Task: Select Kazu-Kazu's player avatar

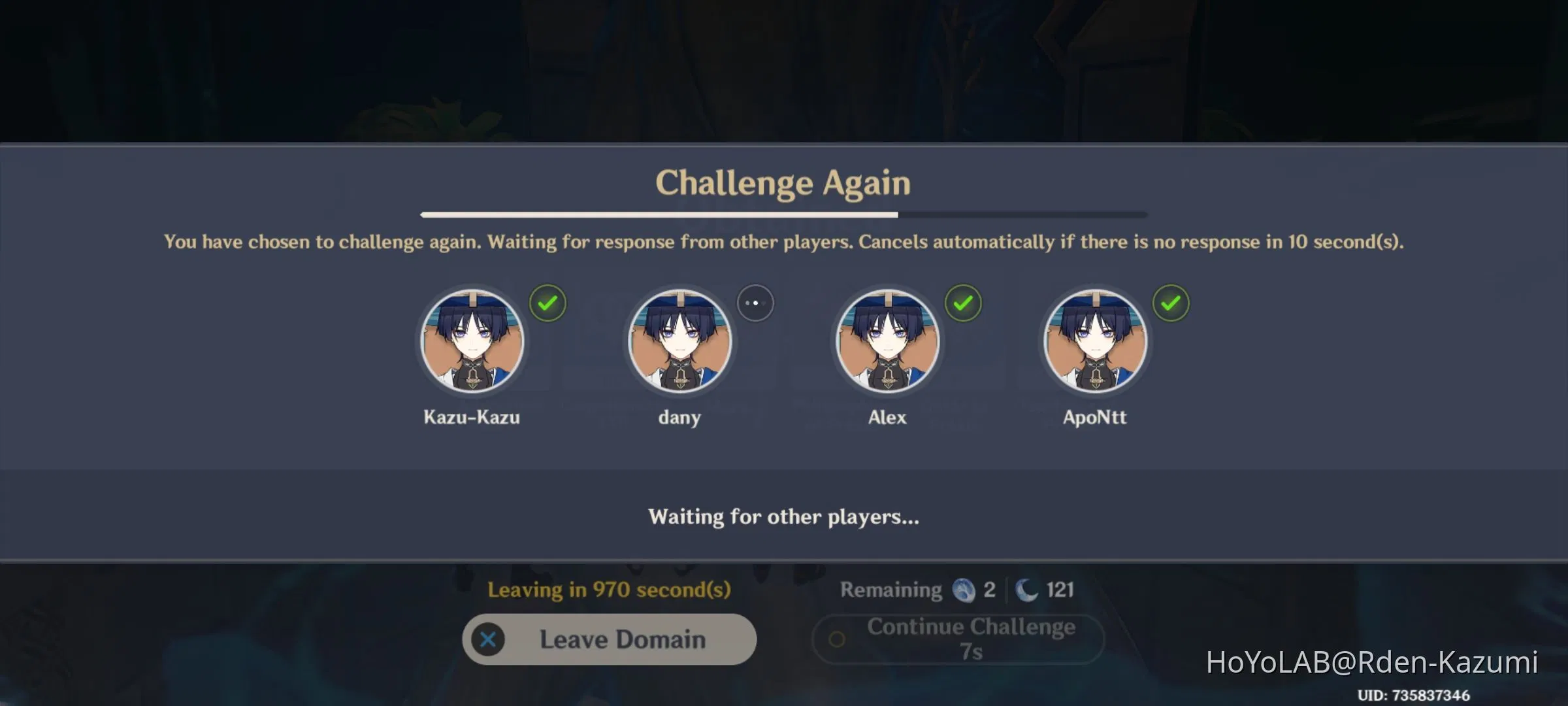Action: (x=472, y=340)
